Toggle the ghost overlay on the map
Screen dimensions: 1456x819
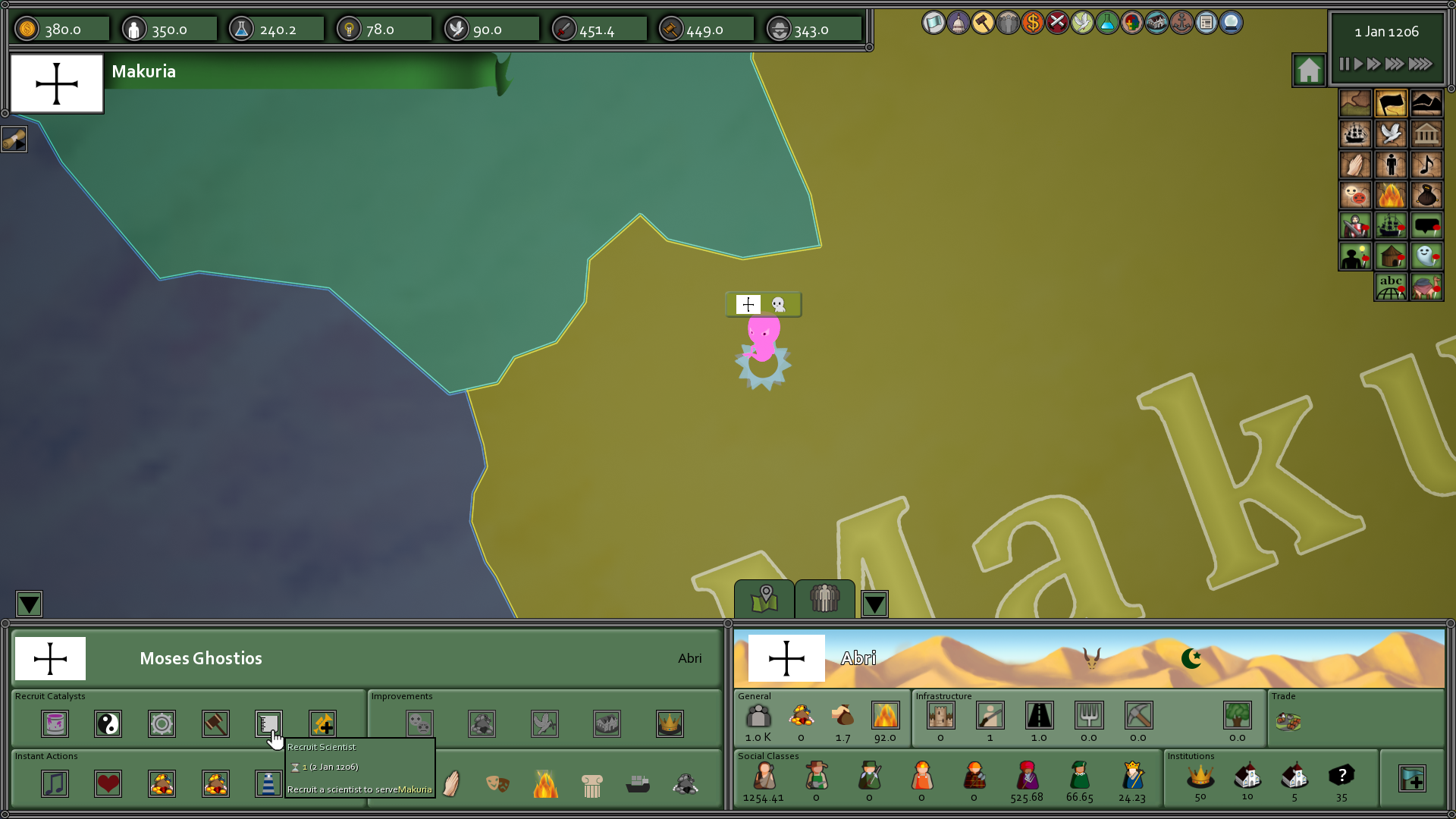pyautogui.click(x=1426, y=256)
